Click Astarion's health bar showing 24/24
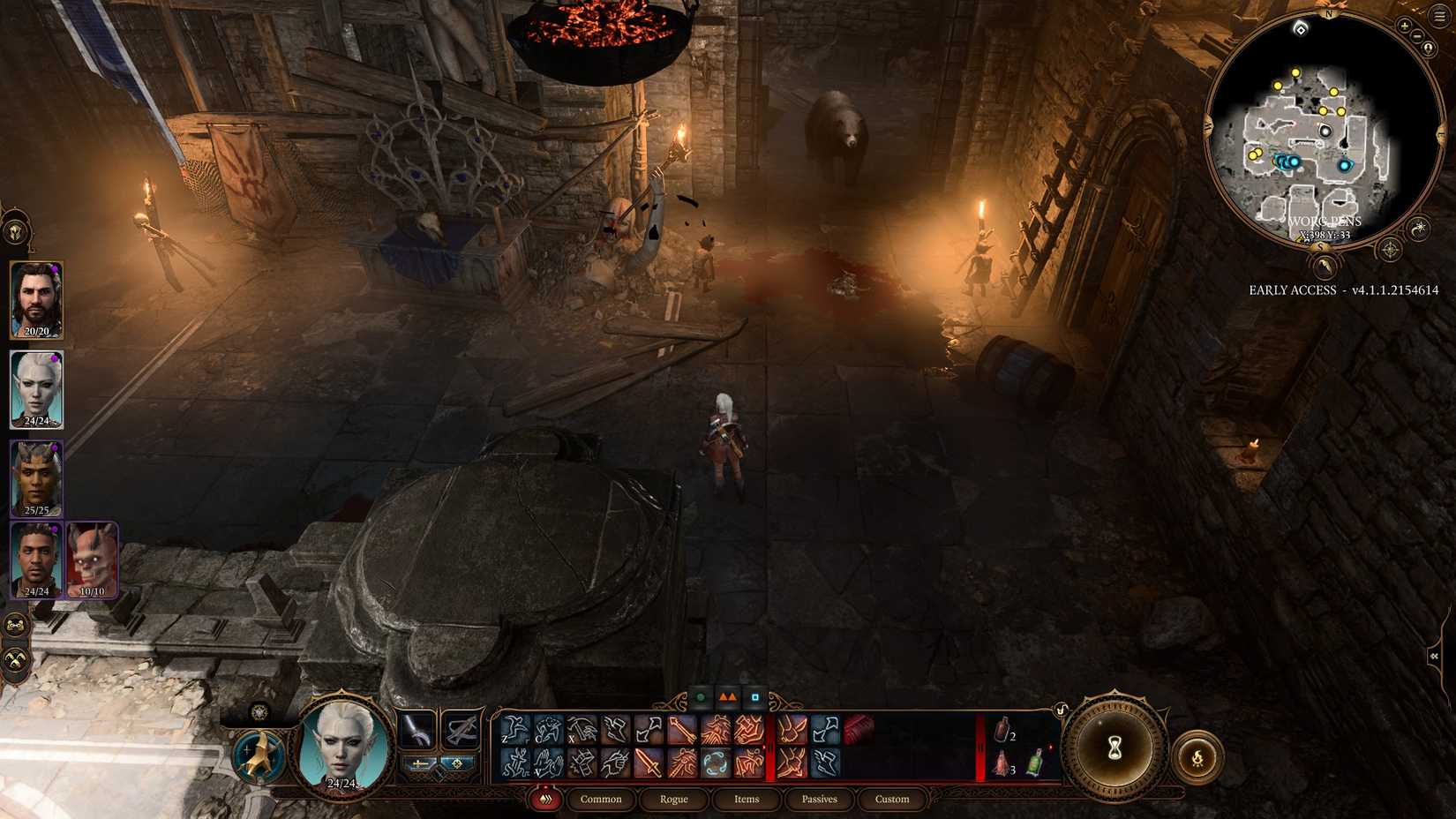This screenshot has height=819, width=1456. (36, 421)
